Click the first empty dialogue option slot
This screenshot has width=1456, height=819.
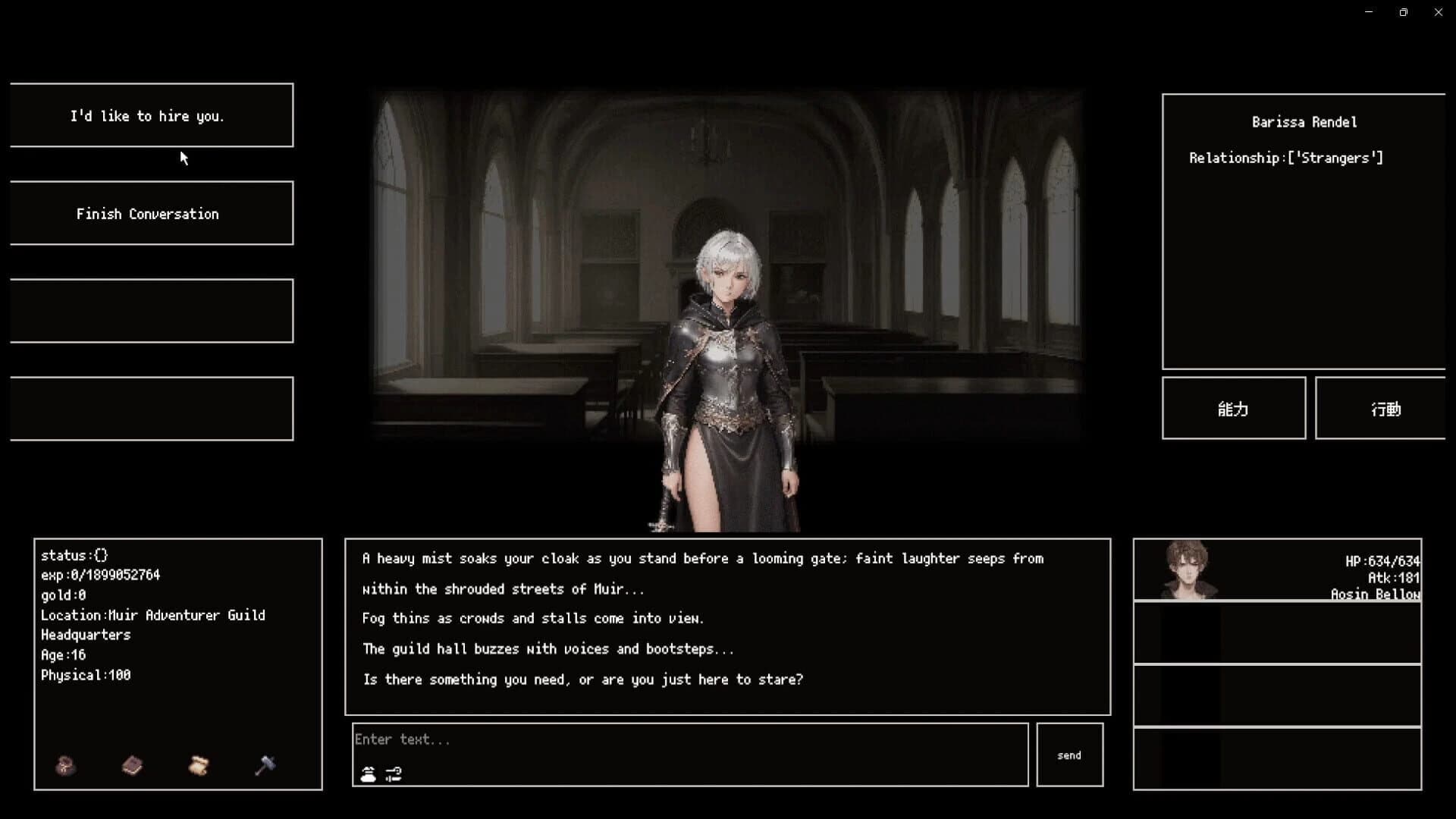(x=151, y=310)
